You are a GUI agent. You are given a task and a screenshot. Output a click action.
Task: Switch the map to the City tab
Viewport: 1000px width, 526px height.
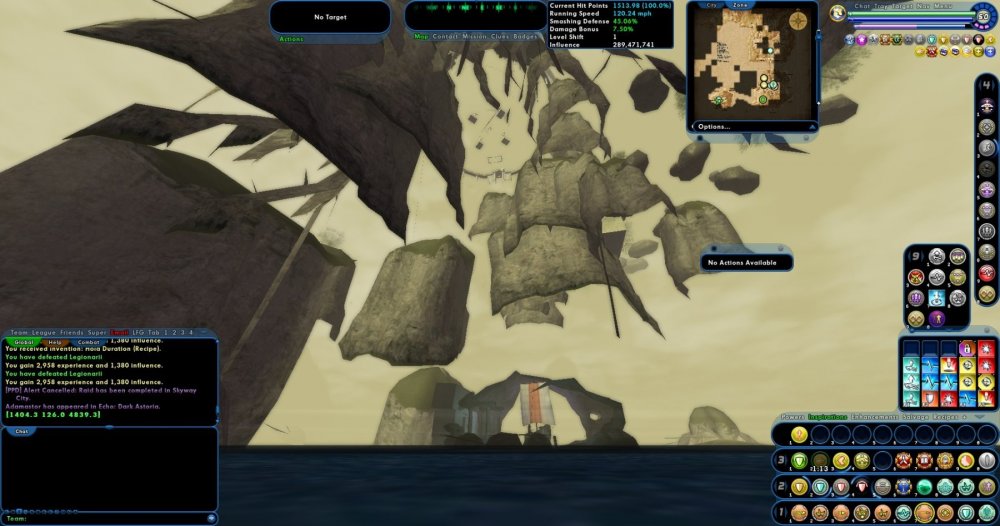[712, 5]
